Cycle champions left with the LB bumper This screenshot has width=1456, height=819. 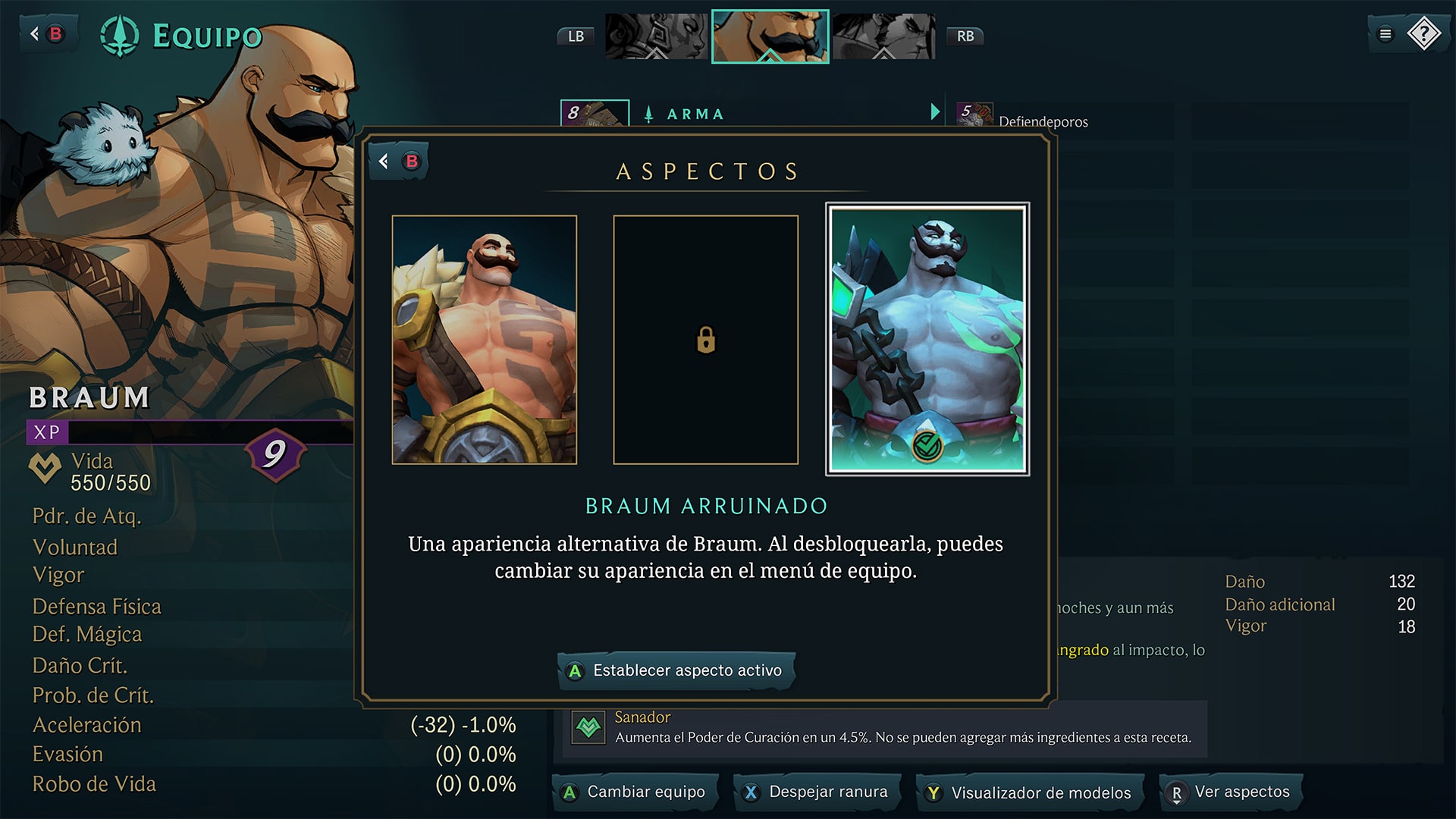576,35
